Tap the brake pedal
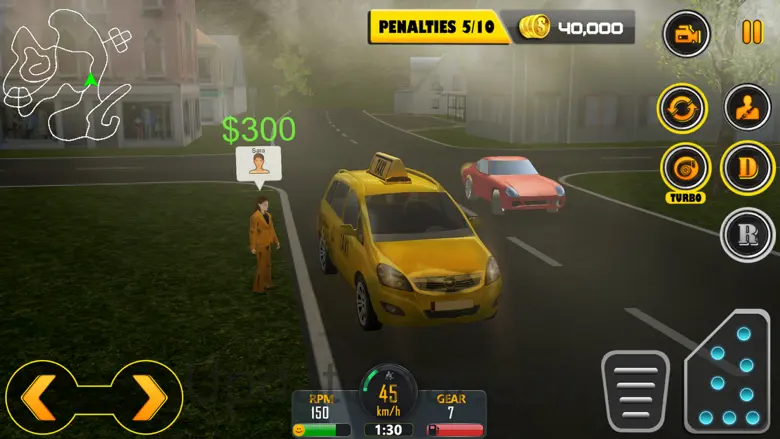Screen dimensions: 780x439 tap(634, 390)
